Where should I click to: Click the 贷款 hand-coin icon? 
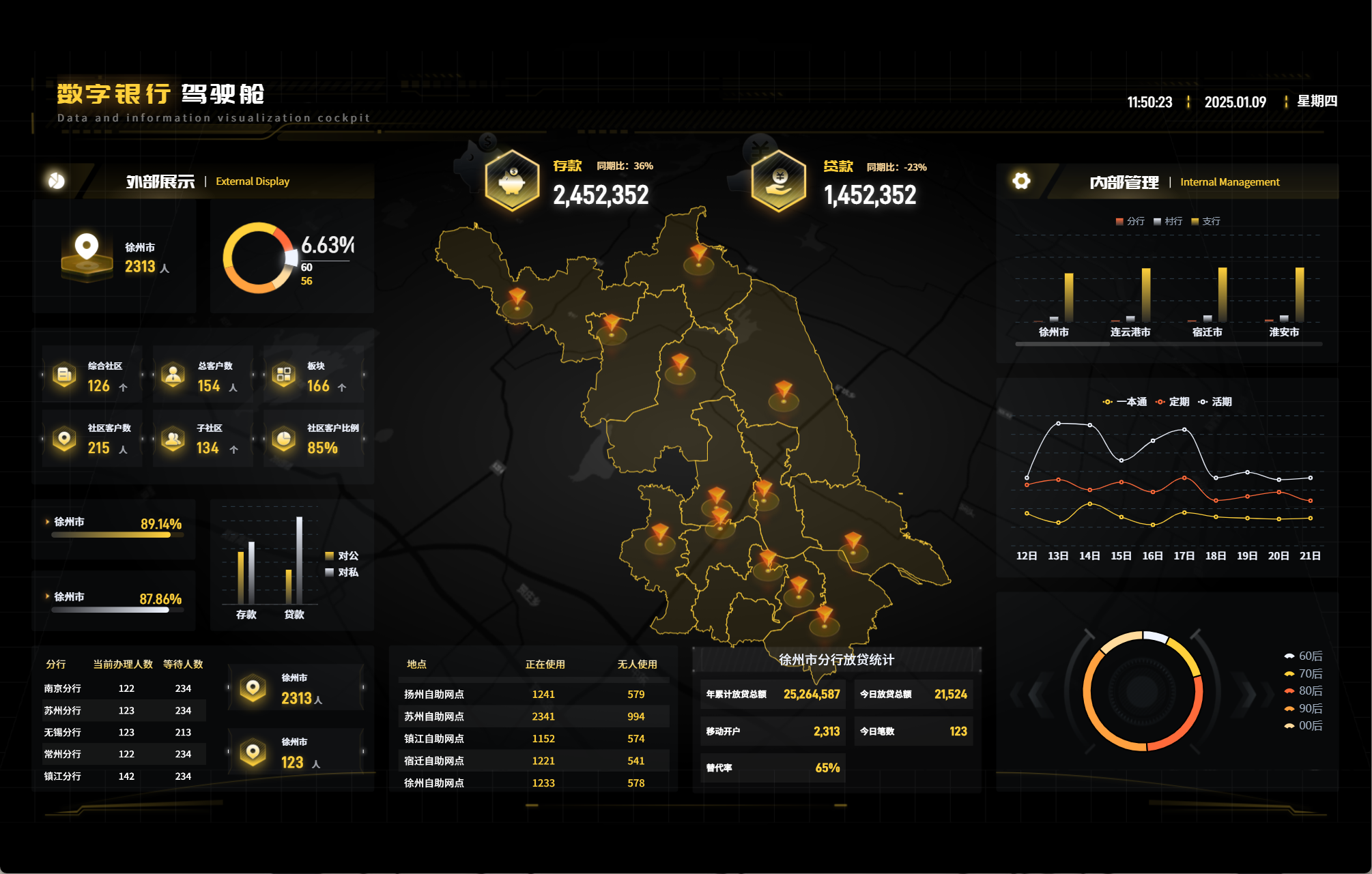(778, 181)
